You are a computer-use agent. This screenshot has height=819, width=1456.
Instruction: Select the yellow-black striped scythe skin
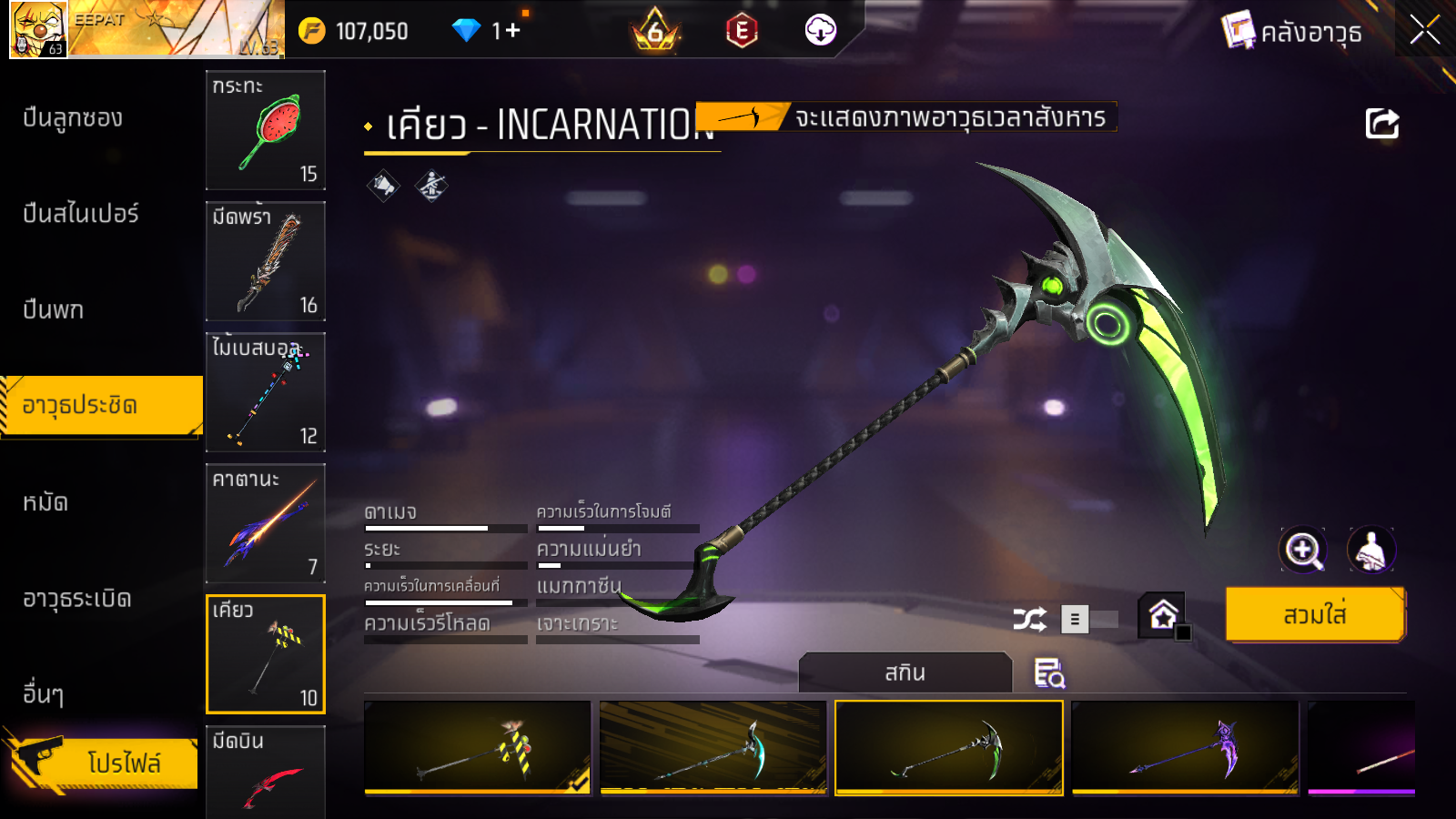click(478, 748)
